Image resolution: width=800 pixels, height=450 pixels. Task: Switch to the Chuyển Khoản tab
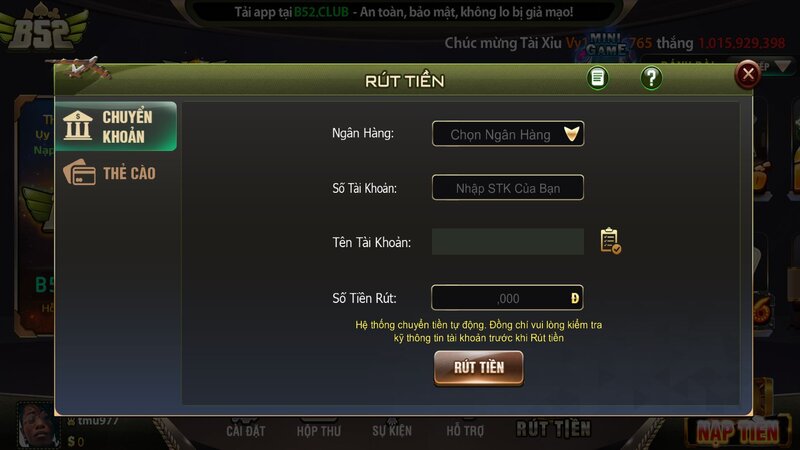pyautogui.click(x=116, y=126)
